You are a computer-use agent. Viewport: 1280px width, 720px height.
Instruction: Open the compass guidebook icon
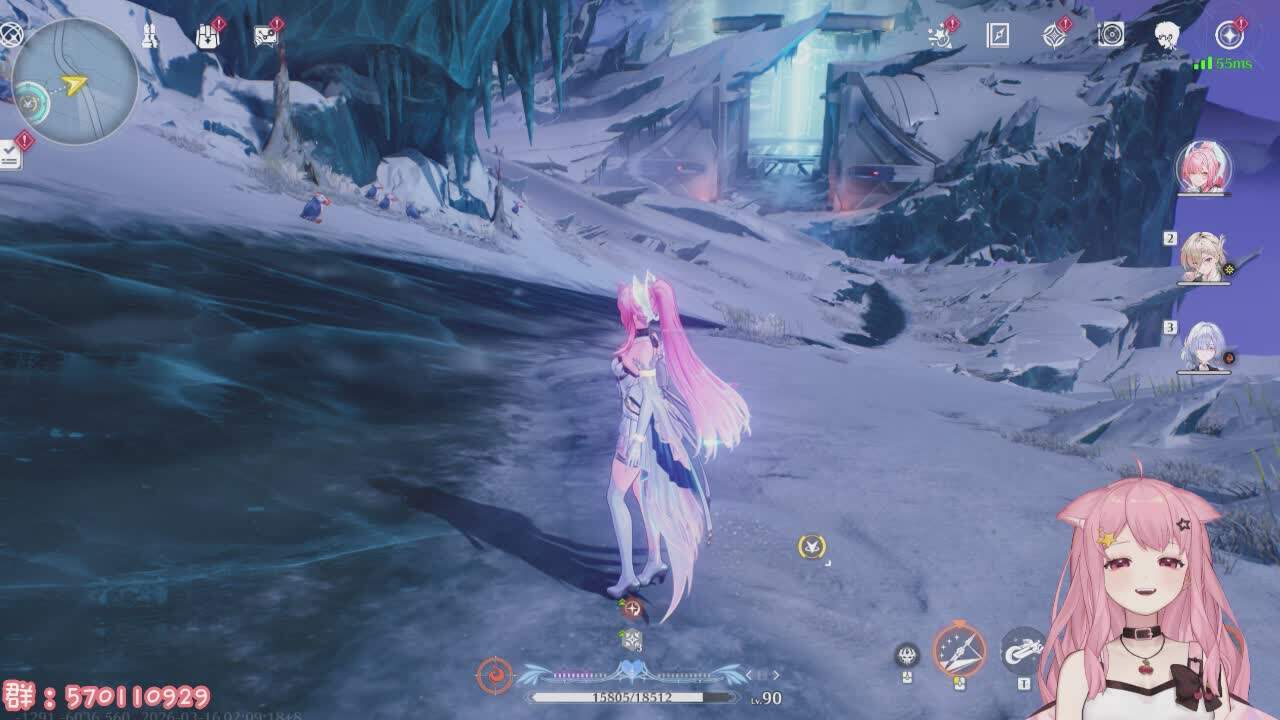tap(997, 36)
